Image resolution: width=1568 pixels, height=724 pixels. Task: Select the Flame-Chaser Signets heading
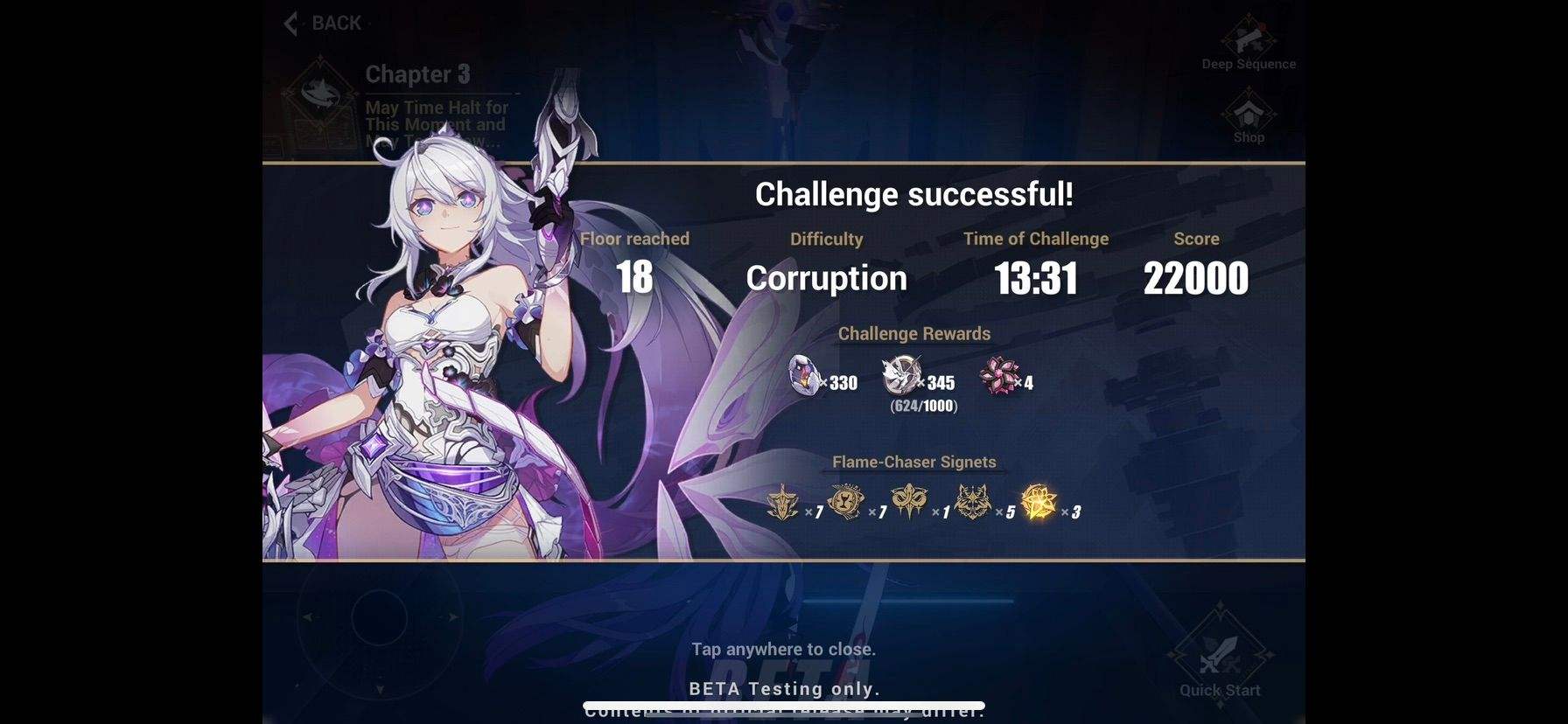914,462
